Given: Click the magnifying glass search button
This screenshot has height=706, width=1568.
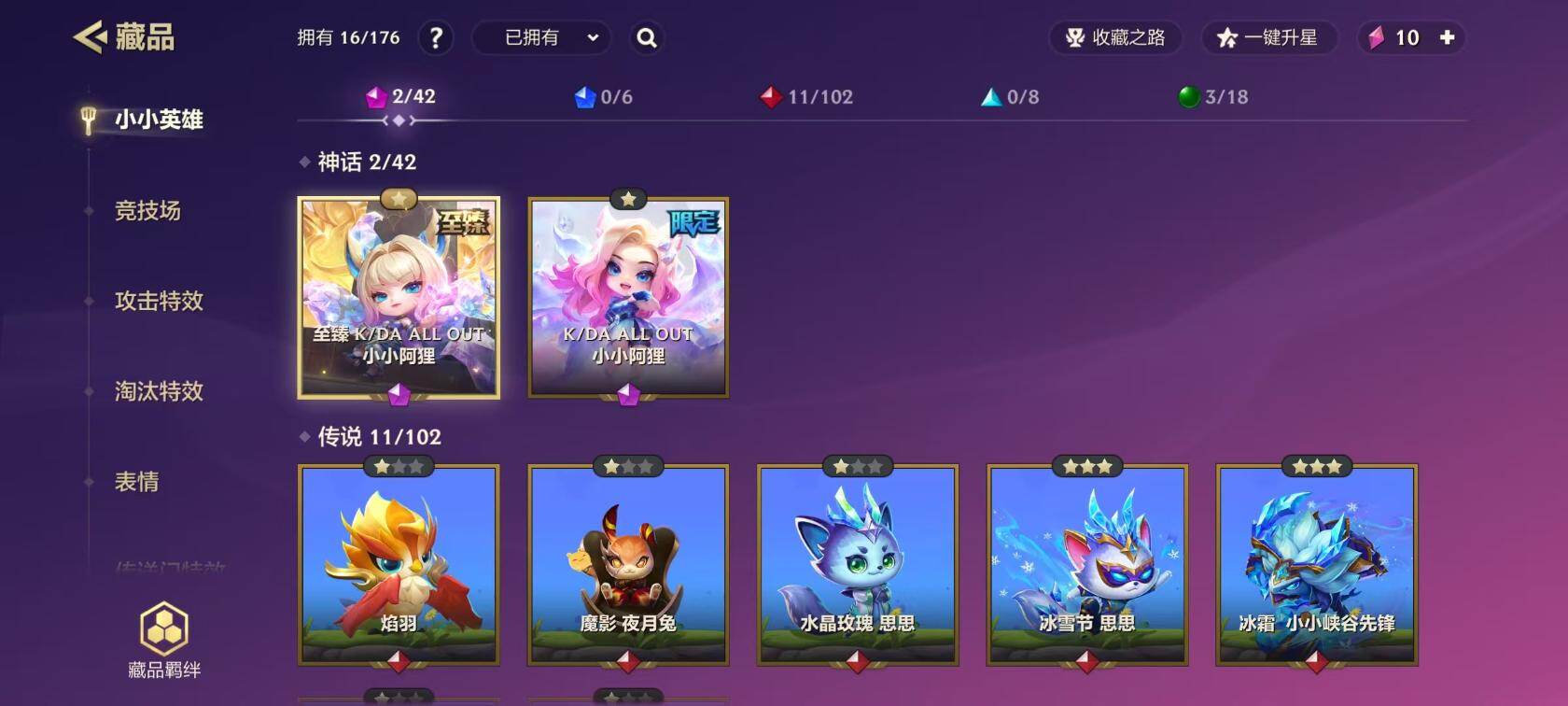Looking at the screenshot, I should coord(646,38).
